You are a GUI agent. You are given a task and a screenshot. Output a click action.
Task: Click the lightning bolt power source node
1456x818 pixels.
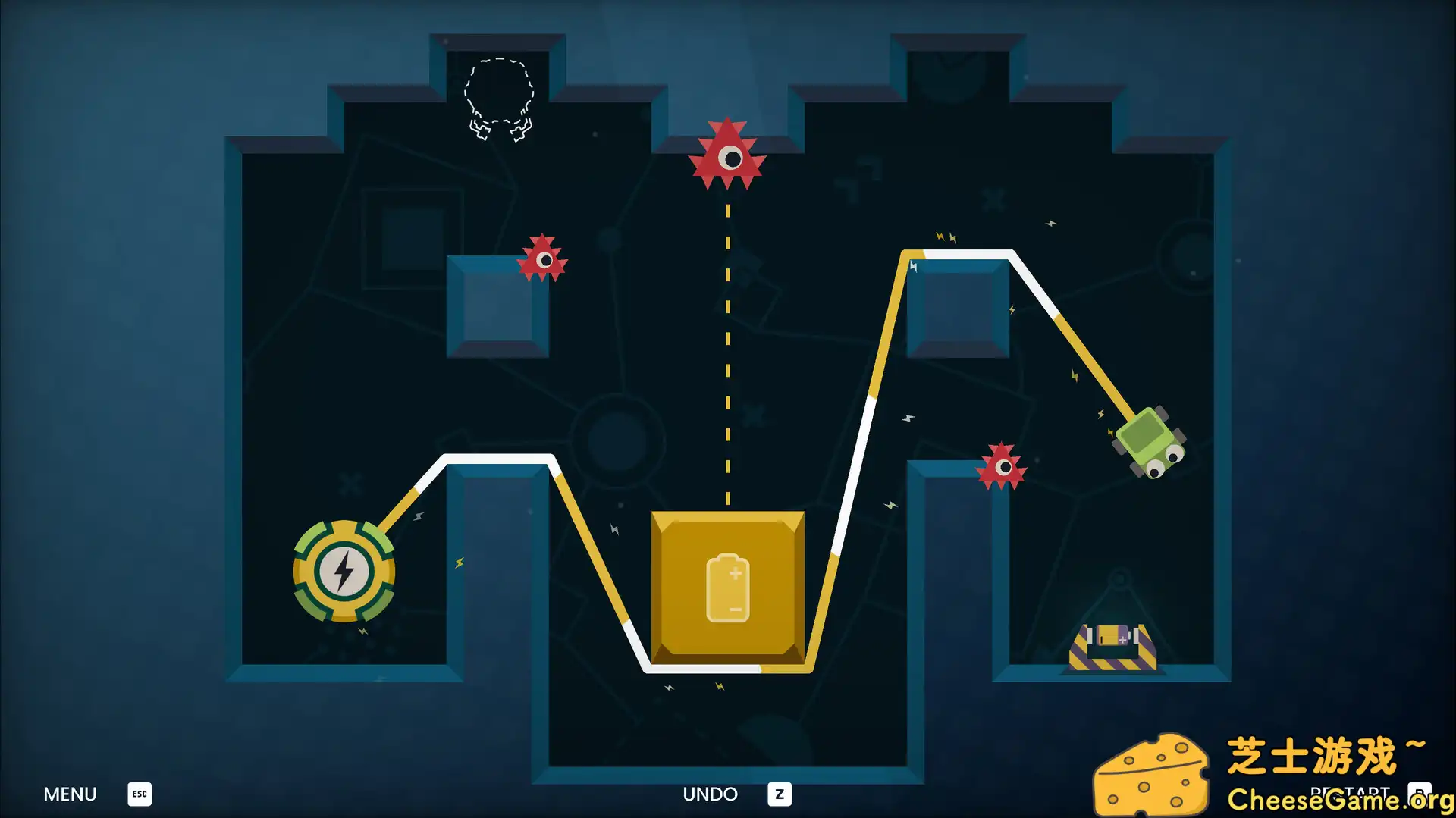[x=344, y=572]
